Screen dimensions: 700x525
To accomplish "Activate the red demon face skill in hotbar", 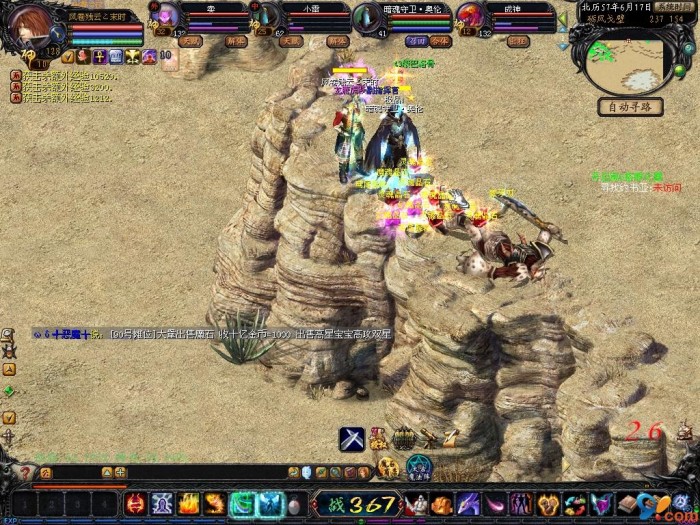I will 135,504.
